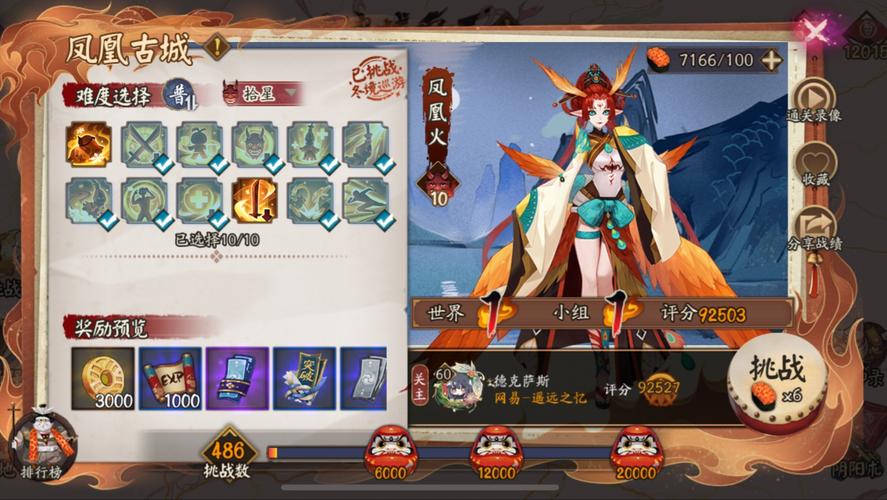The width and height of the screenshot is (887, 500).
Task: Toggle the 普 difficulty mode badge
Action: pos(180,92)
